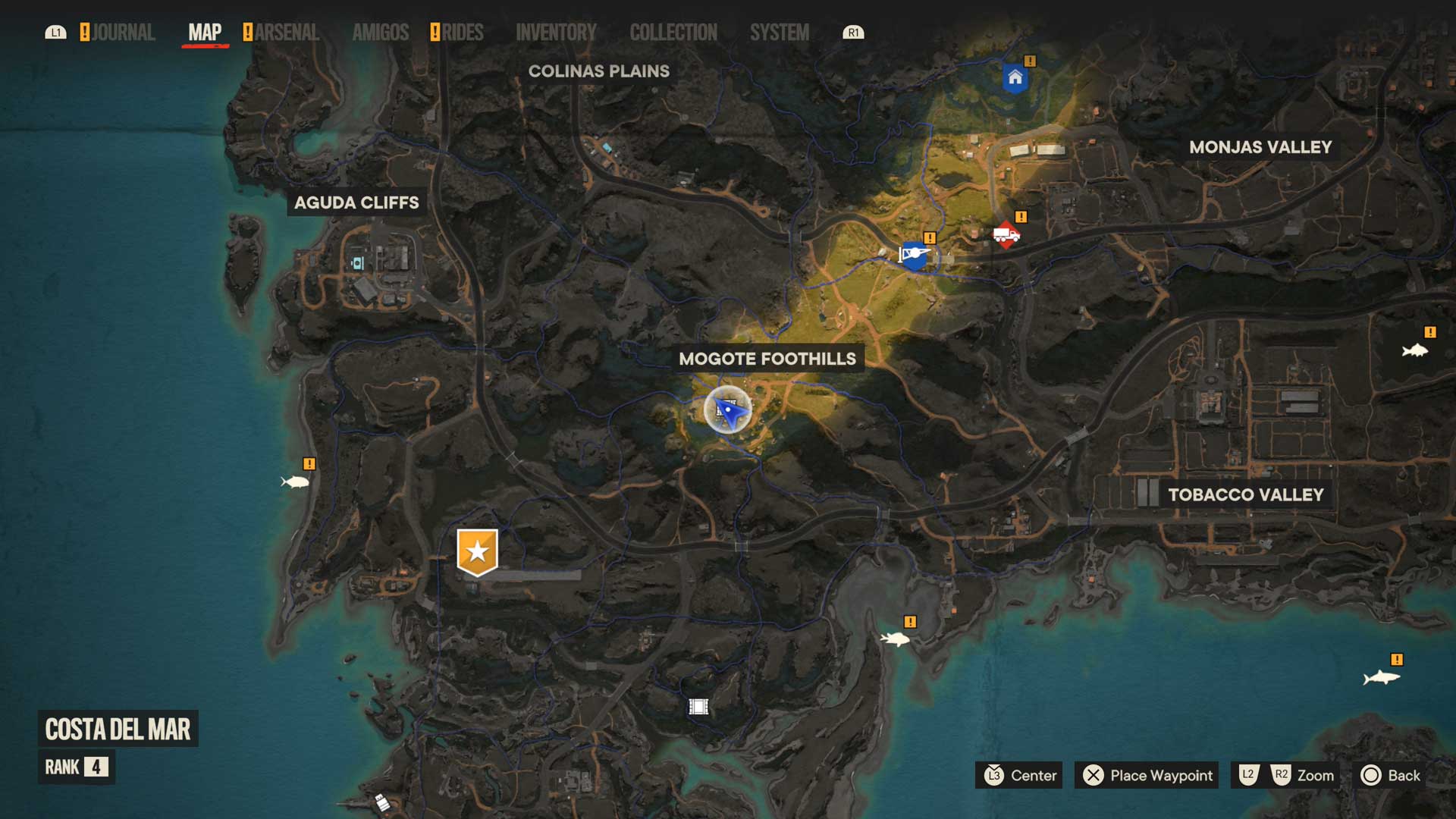Click the R1 shoulder button prompt
Viewport: 1456px width, 819px height.
pos(852,33)
